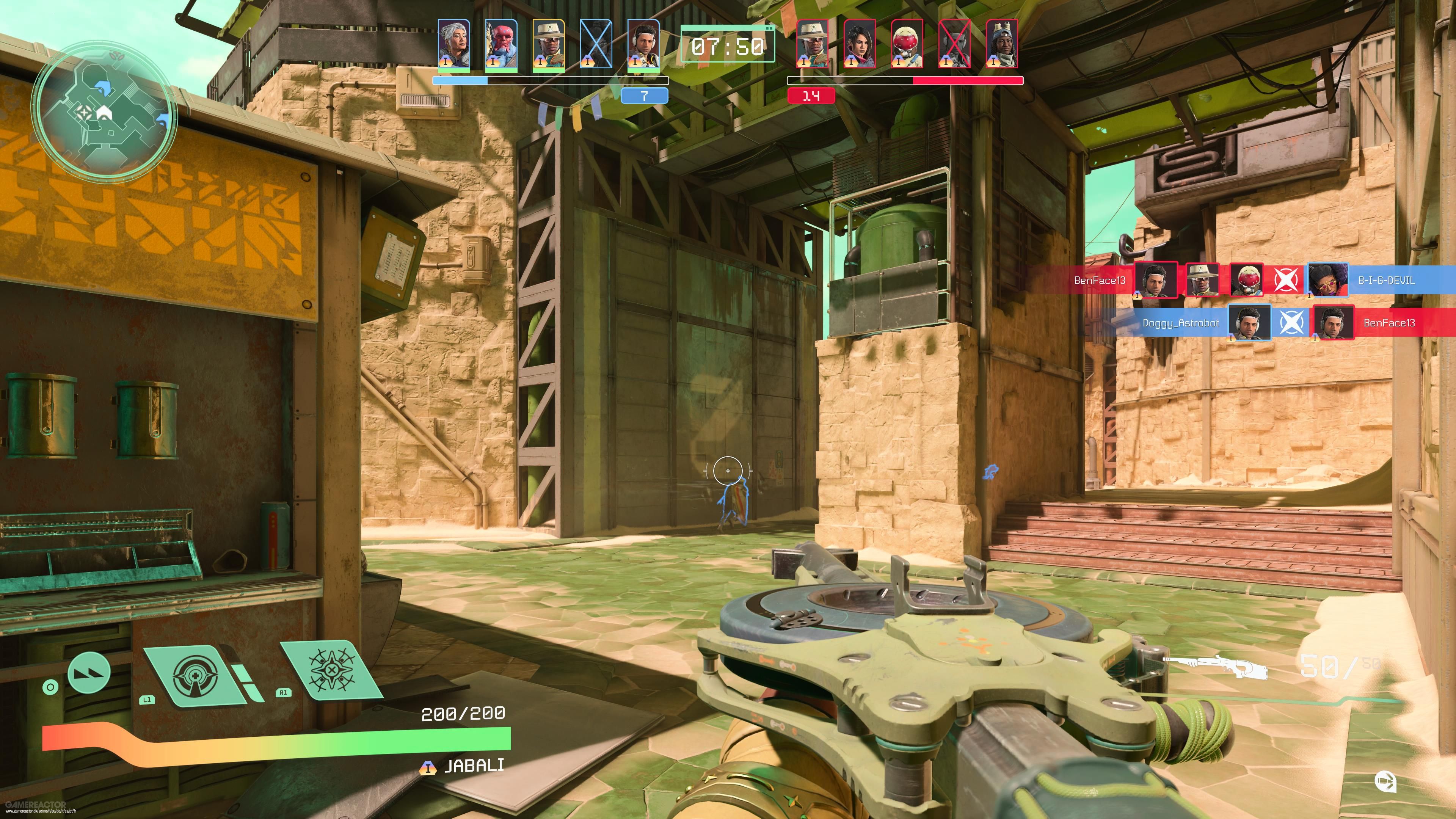1456x819 pixels.
Task: Choose the dark-haired woman enemy portrait
Action: (x=859, y=44)
